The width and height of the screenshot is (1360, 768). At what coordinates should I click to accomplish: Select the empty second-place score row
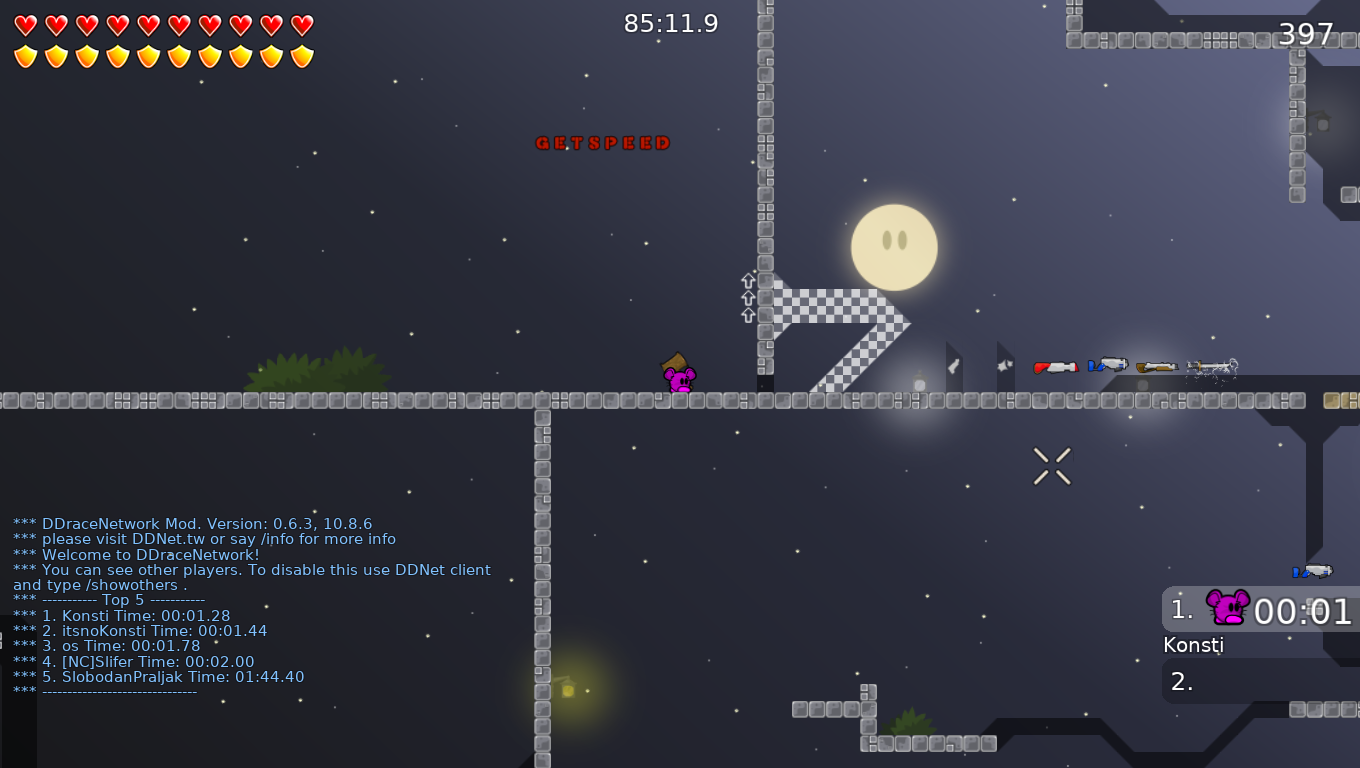1260,681
